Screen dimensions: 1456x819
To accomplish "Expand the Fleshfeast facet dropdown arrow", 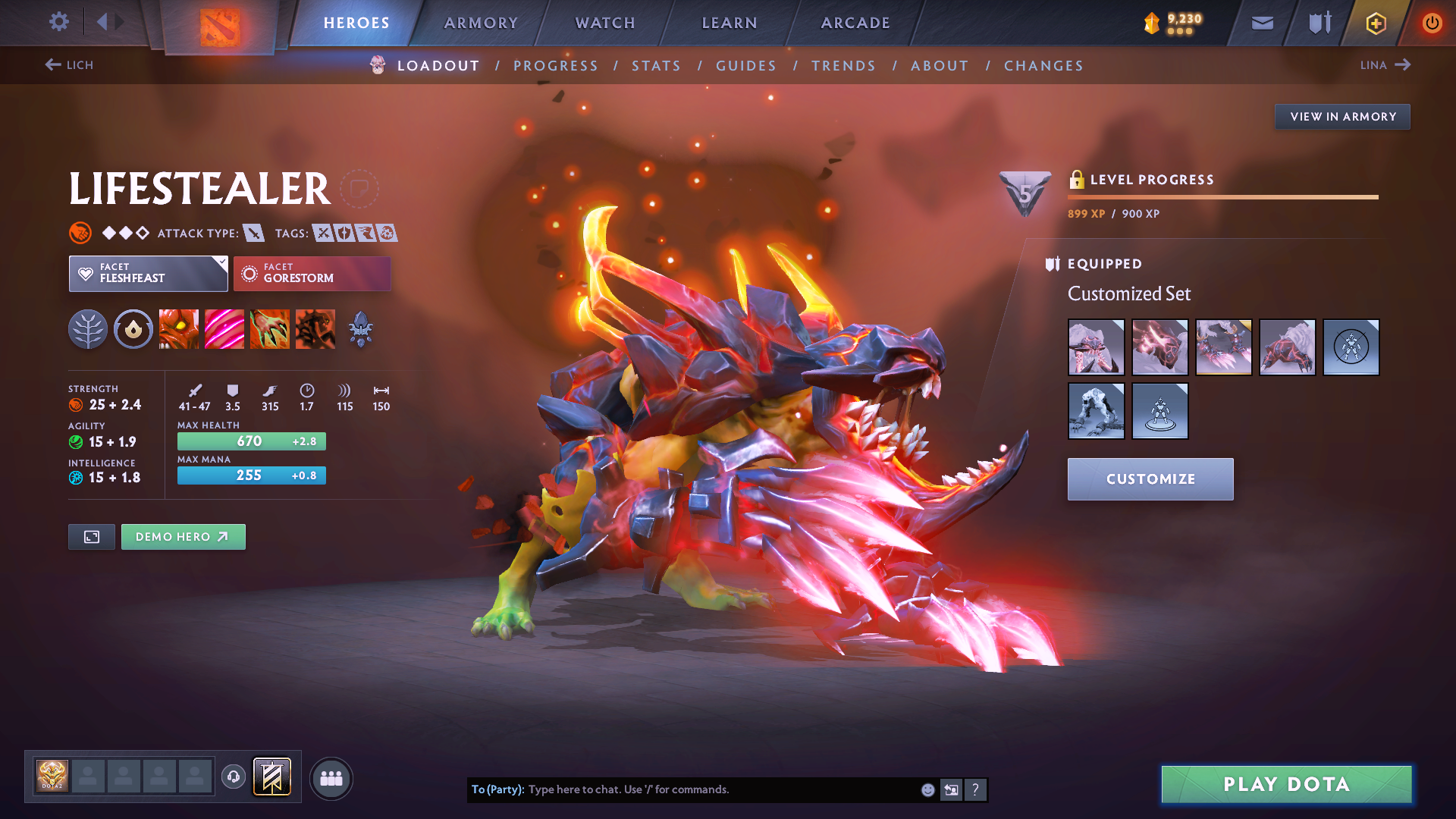I will coord(221,264).
